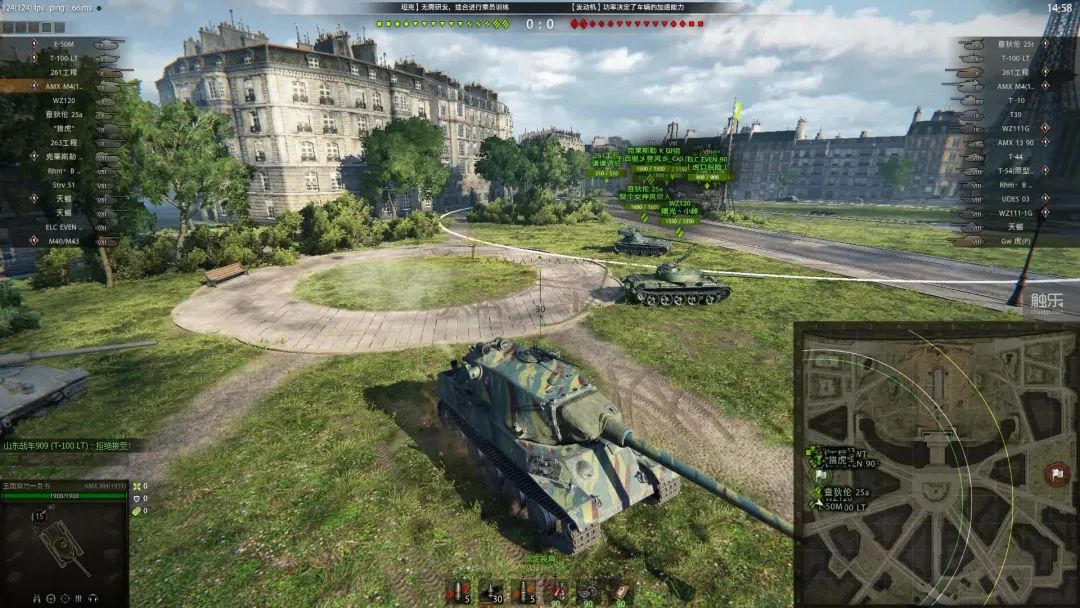The image size is (1080, 608).
Task: Choose Strv S1 in the ally list
Action: (64, 184)
